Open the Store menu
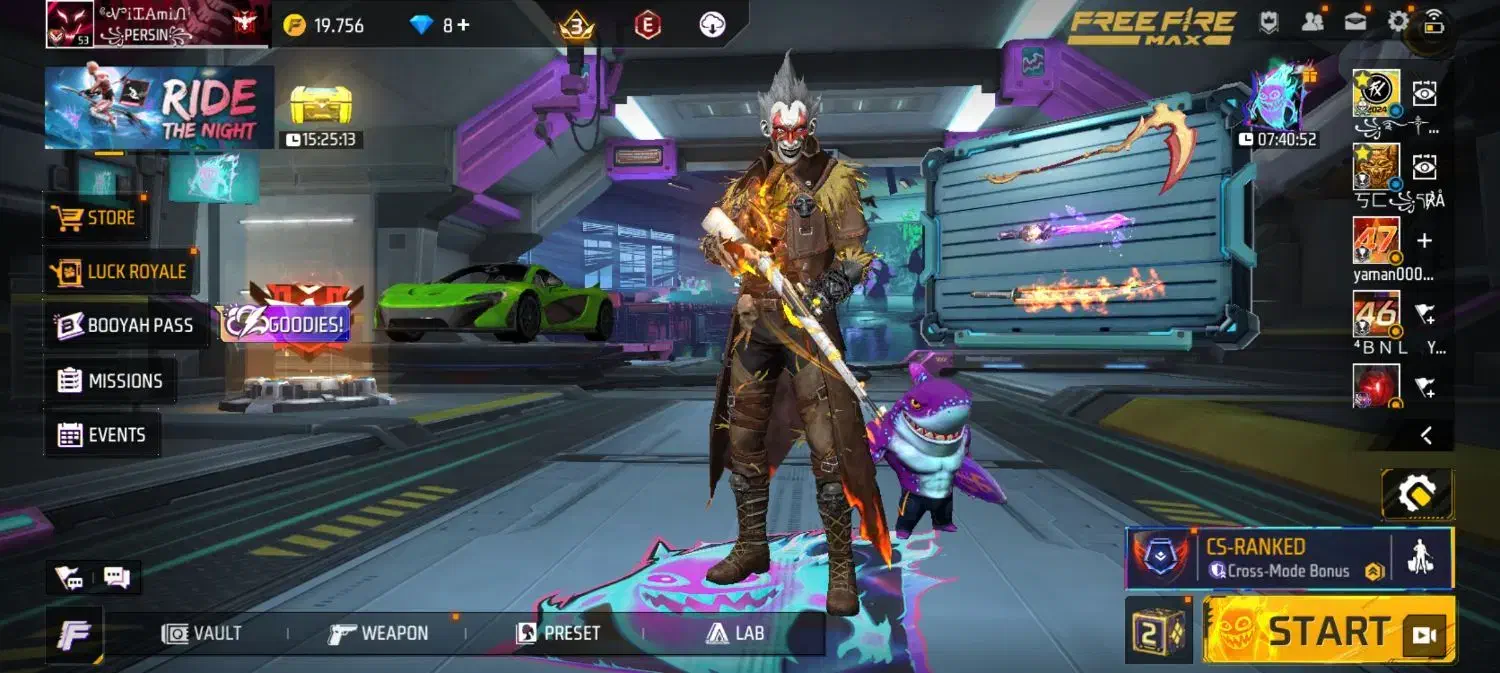Image resolution: width=1500 pixels, height=673 pixels. [97, 217]
